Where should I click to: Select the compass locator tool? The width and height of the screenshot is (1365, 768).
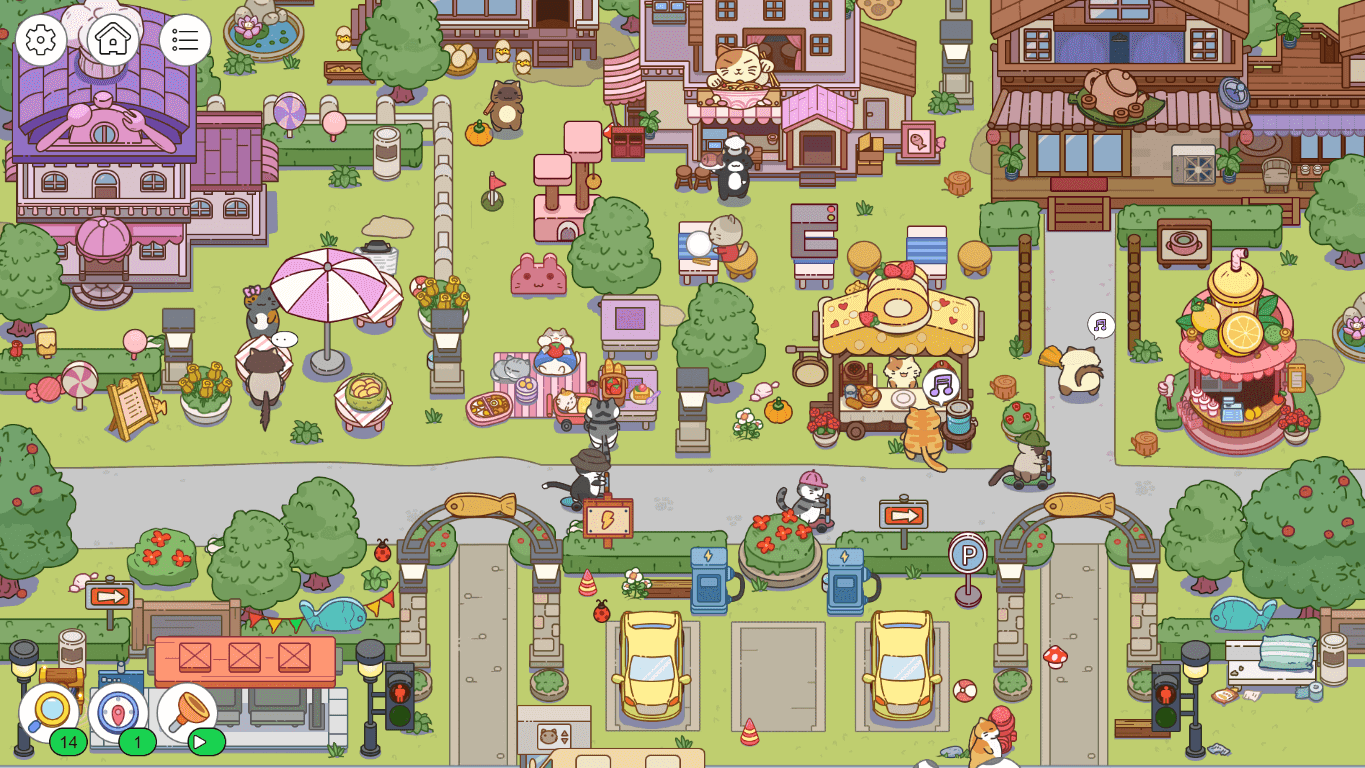pos(118,712)
